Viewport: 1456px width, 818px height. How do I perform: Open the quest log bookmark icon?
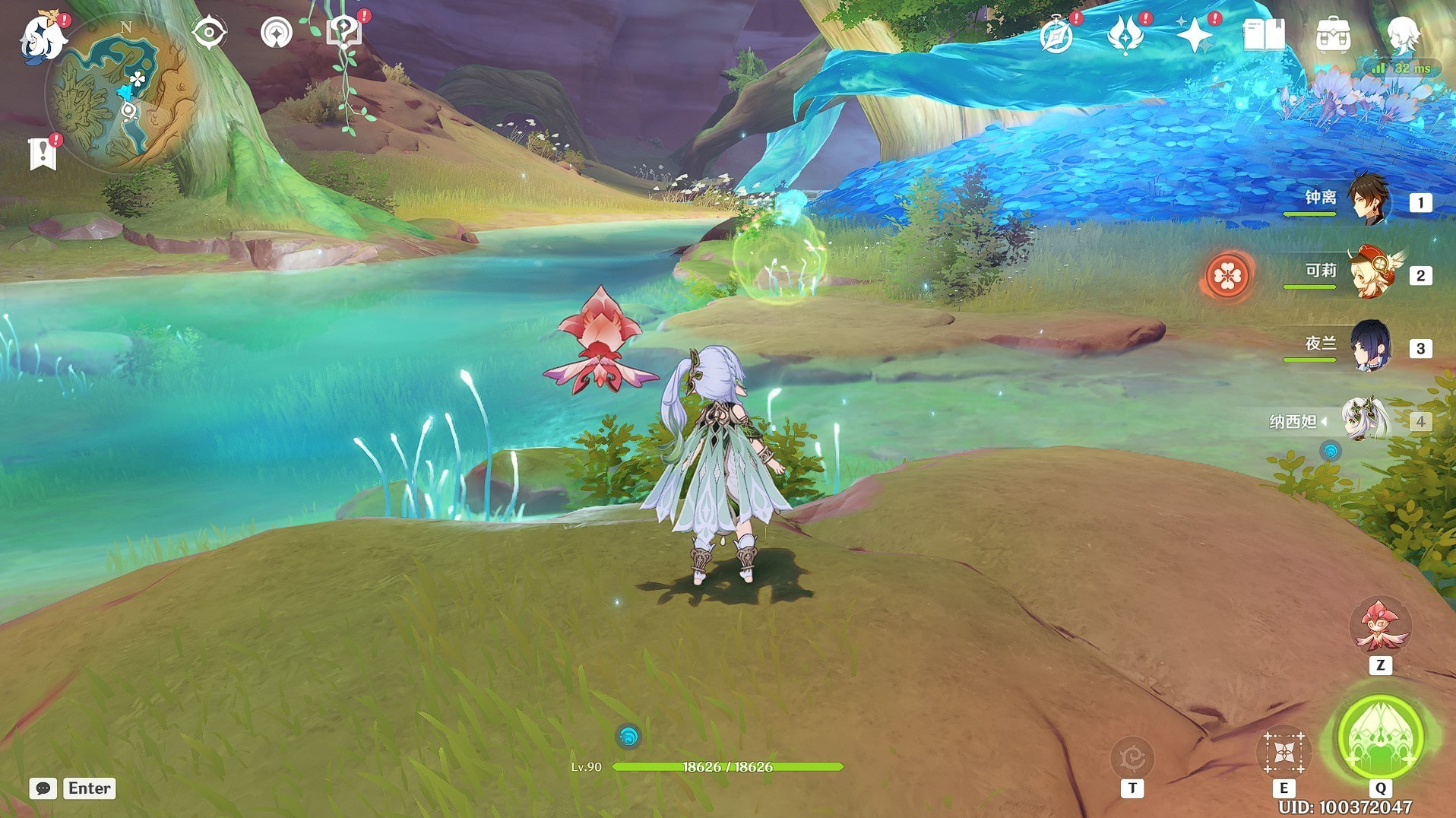point(43,154)
